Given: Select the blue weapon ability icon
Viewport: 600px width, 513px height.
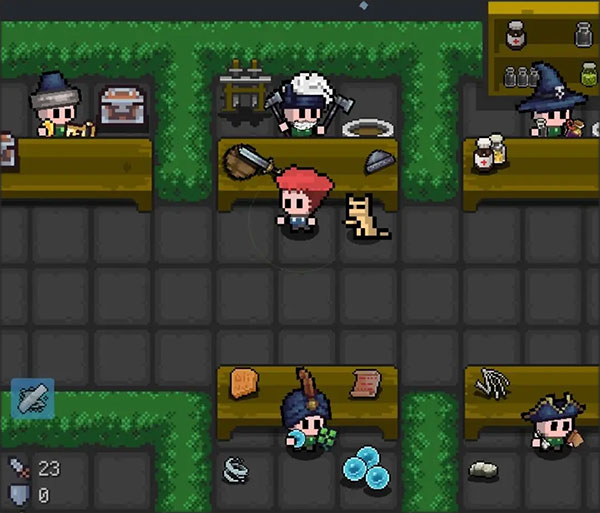Looking at the screenshot, I should 32,398.
